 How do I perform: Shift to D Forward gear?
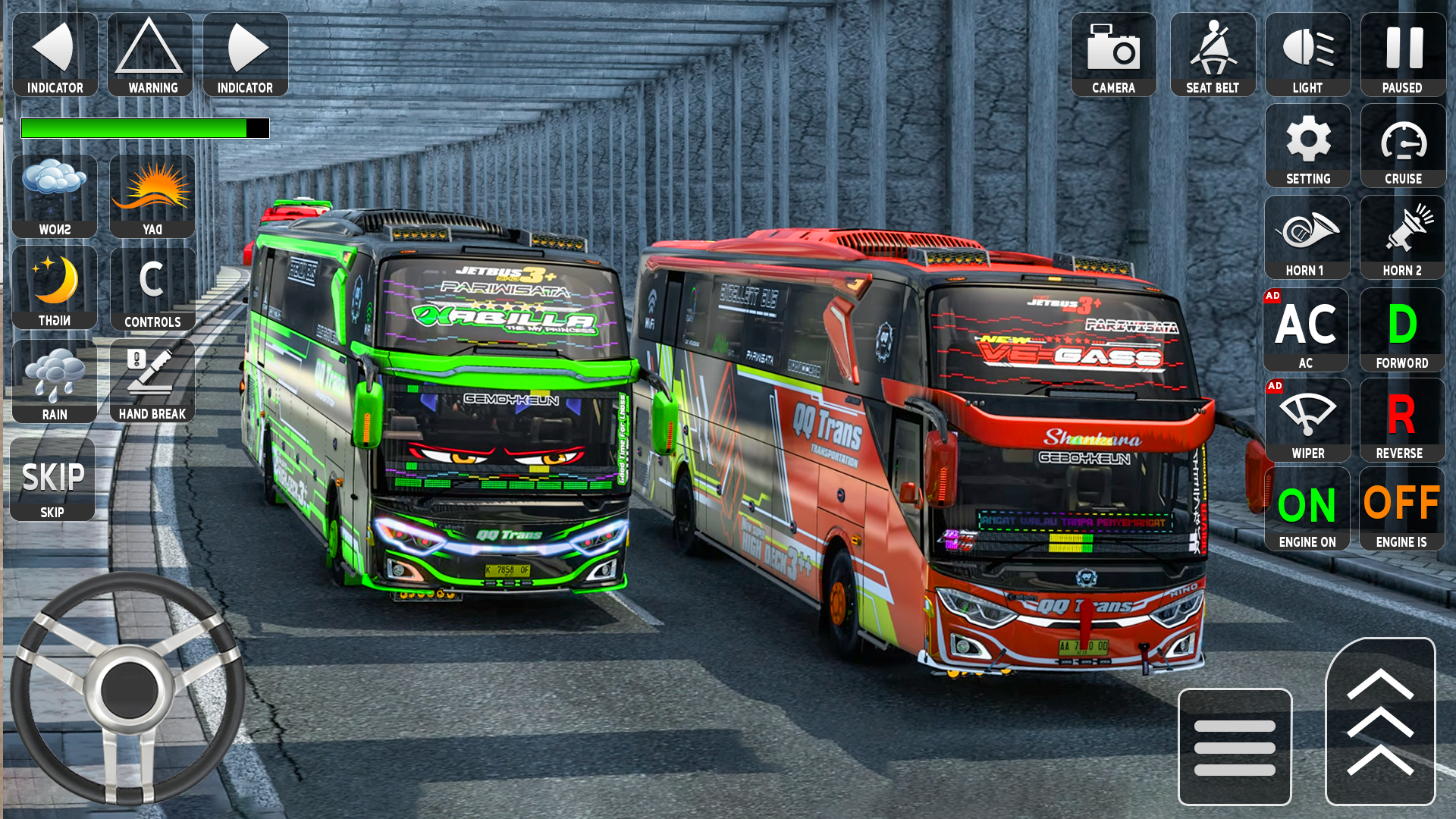pos(1402,328)
